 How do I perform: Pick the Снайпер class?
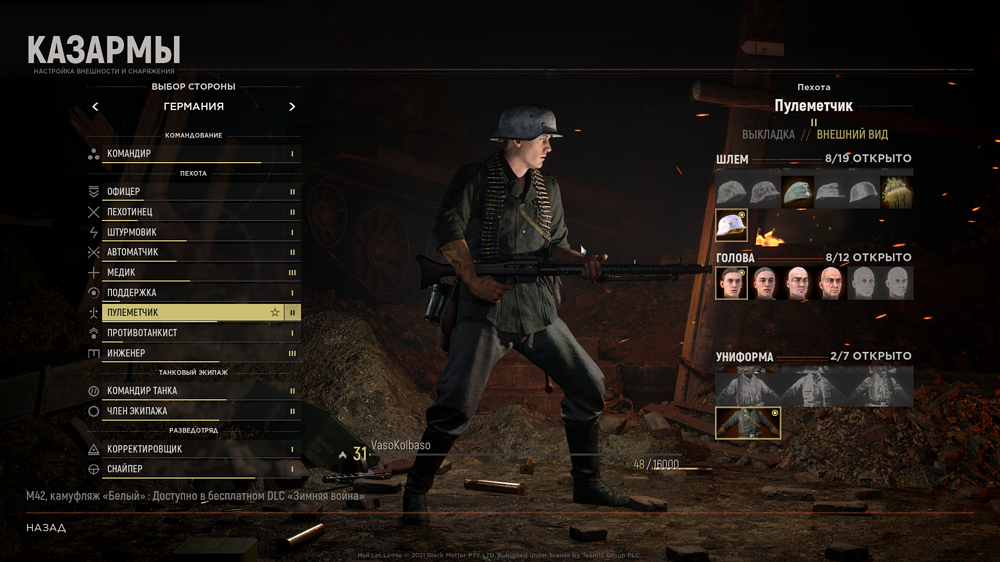tap(192, 469)
